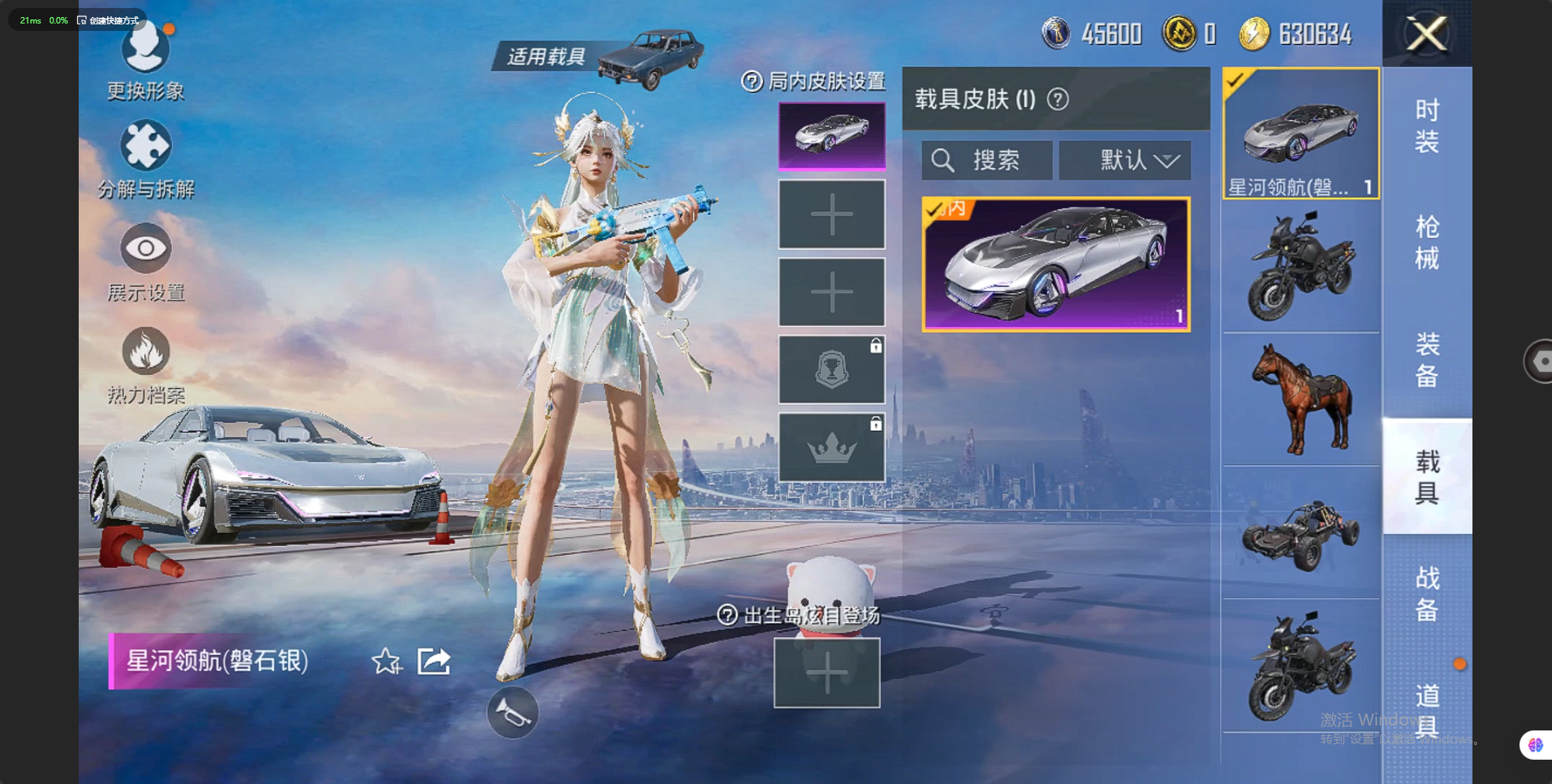
Task: Switch to the 枪械 tab
Action: coord(1426,242)
